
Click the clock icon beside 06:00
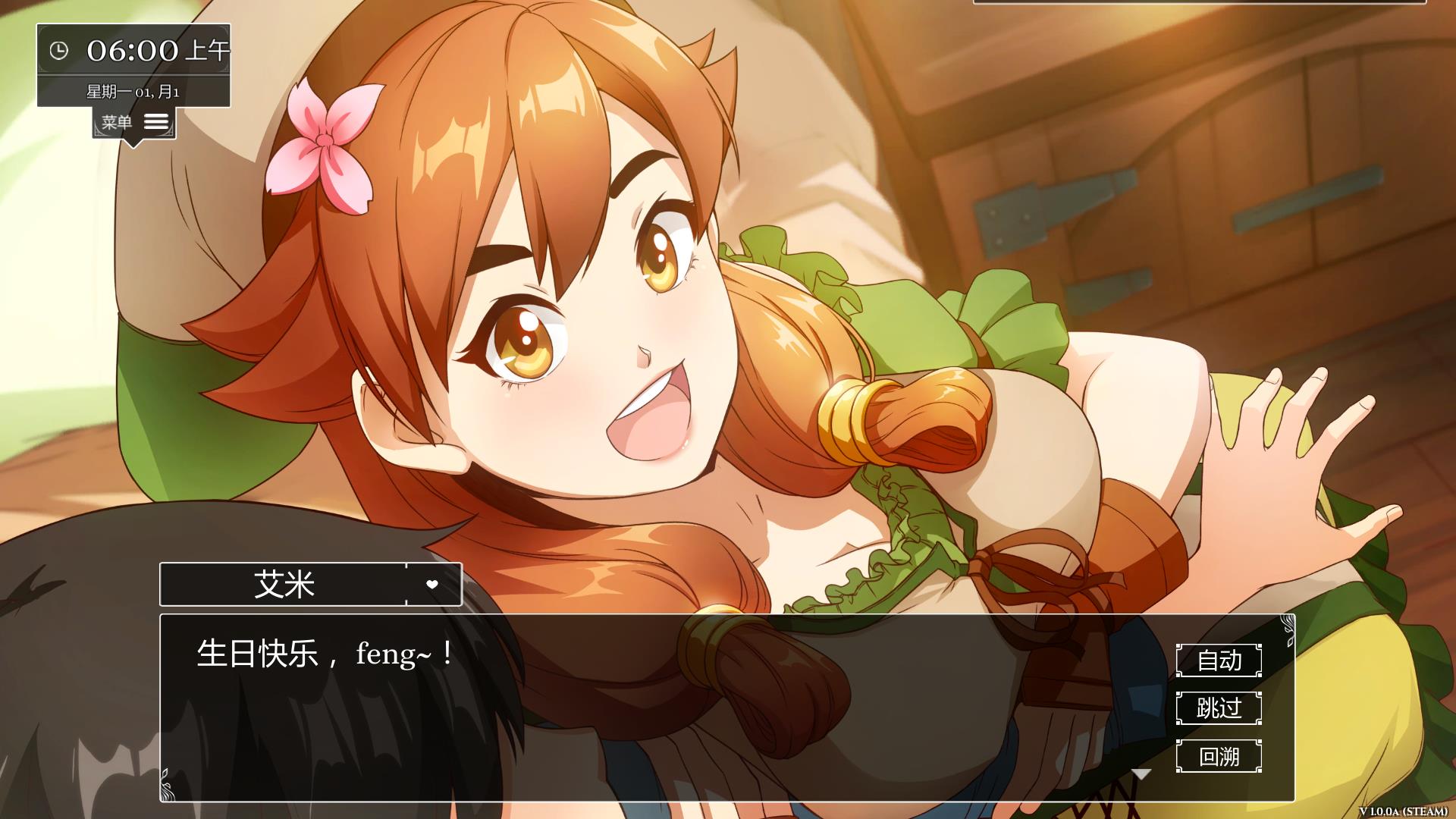tap(59, 52)
